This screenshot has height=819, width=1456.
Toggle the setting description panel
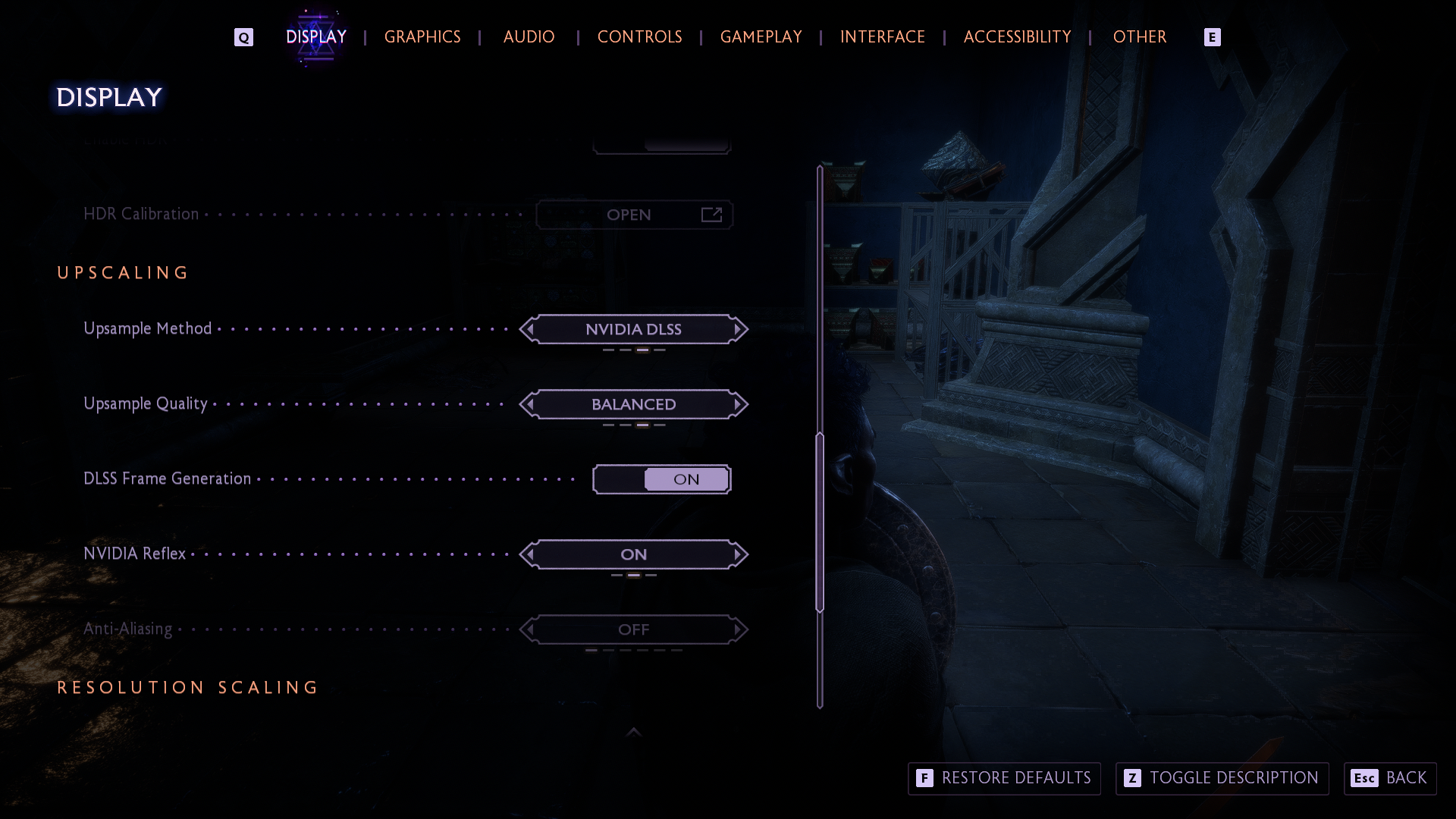(1222, 778)
